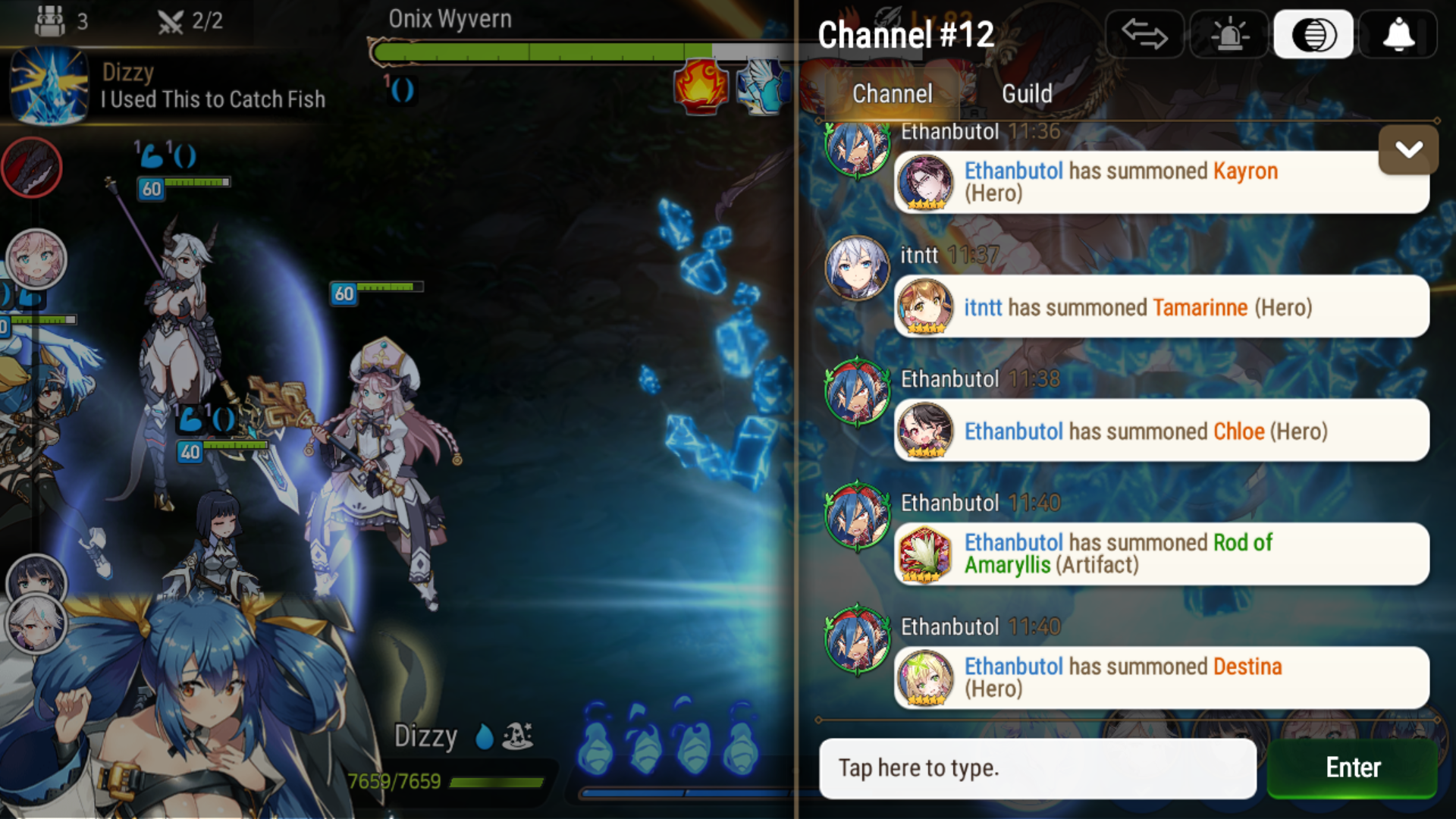Select the Channel tab
1456x819 pixels.
pos(892,93)
